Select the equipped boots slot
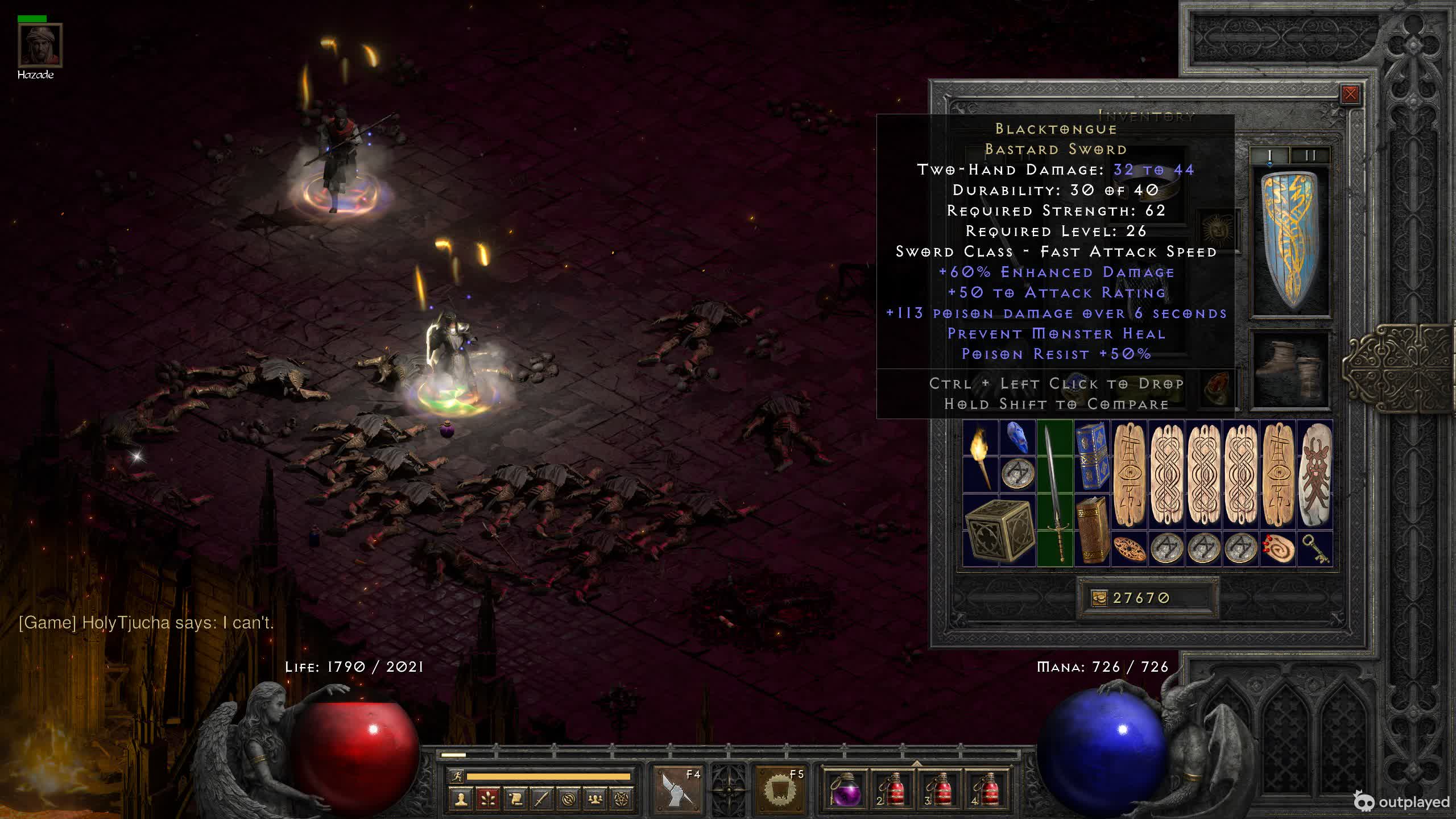 1290,369
